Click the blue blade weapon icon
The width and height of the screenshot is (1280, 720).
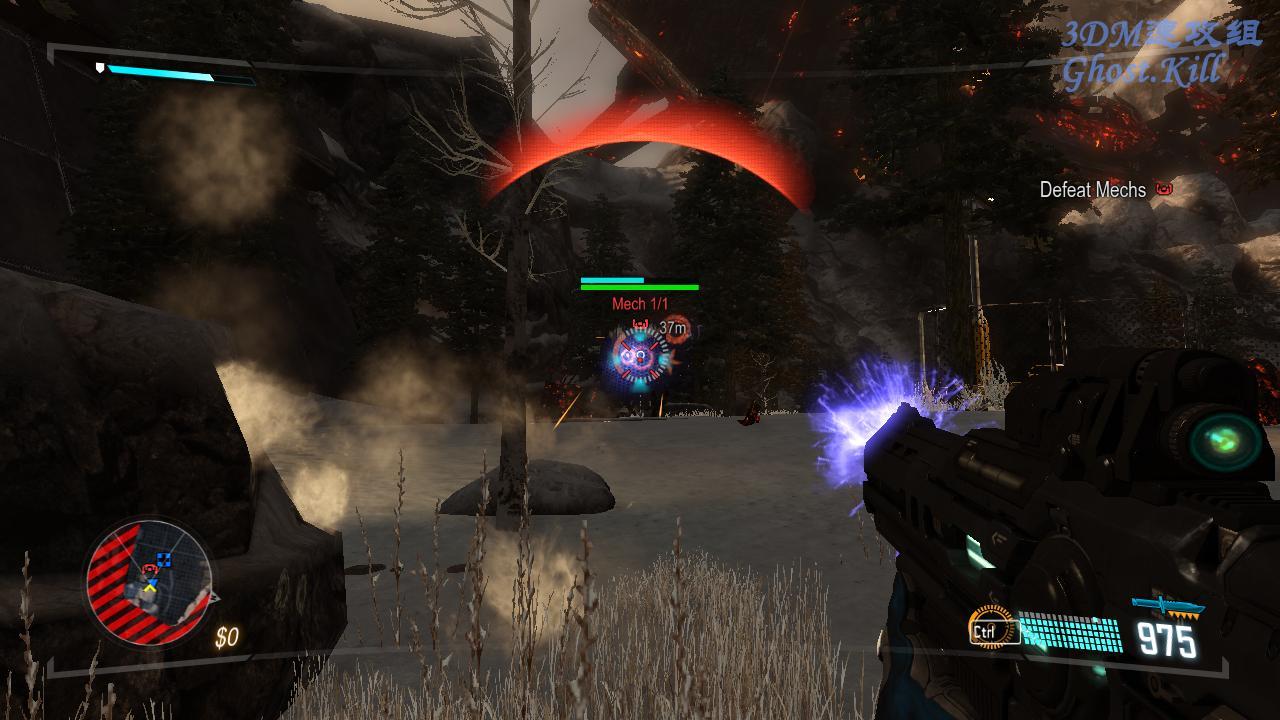coord(1167,606)
